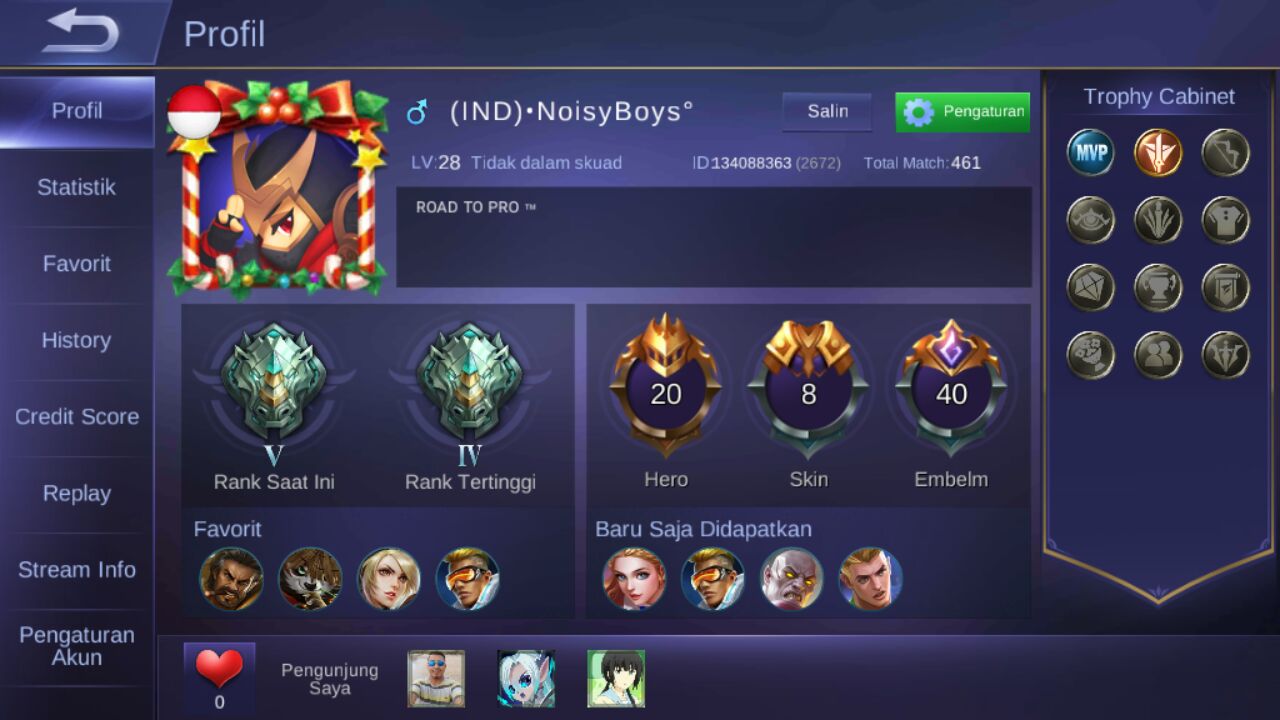This screenshot has width=1280, height=720.
Task: Open the History section
Action: [x=74, y=340]
